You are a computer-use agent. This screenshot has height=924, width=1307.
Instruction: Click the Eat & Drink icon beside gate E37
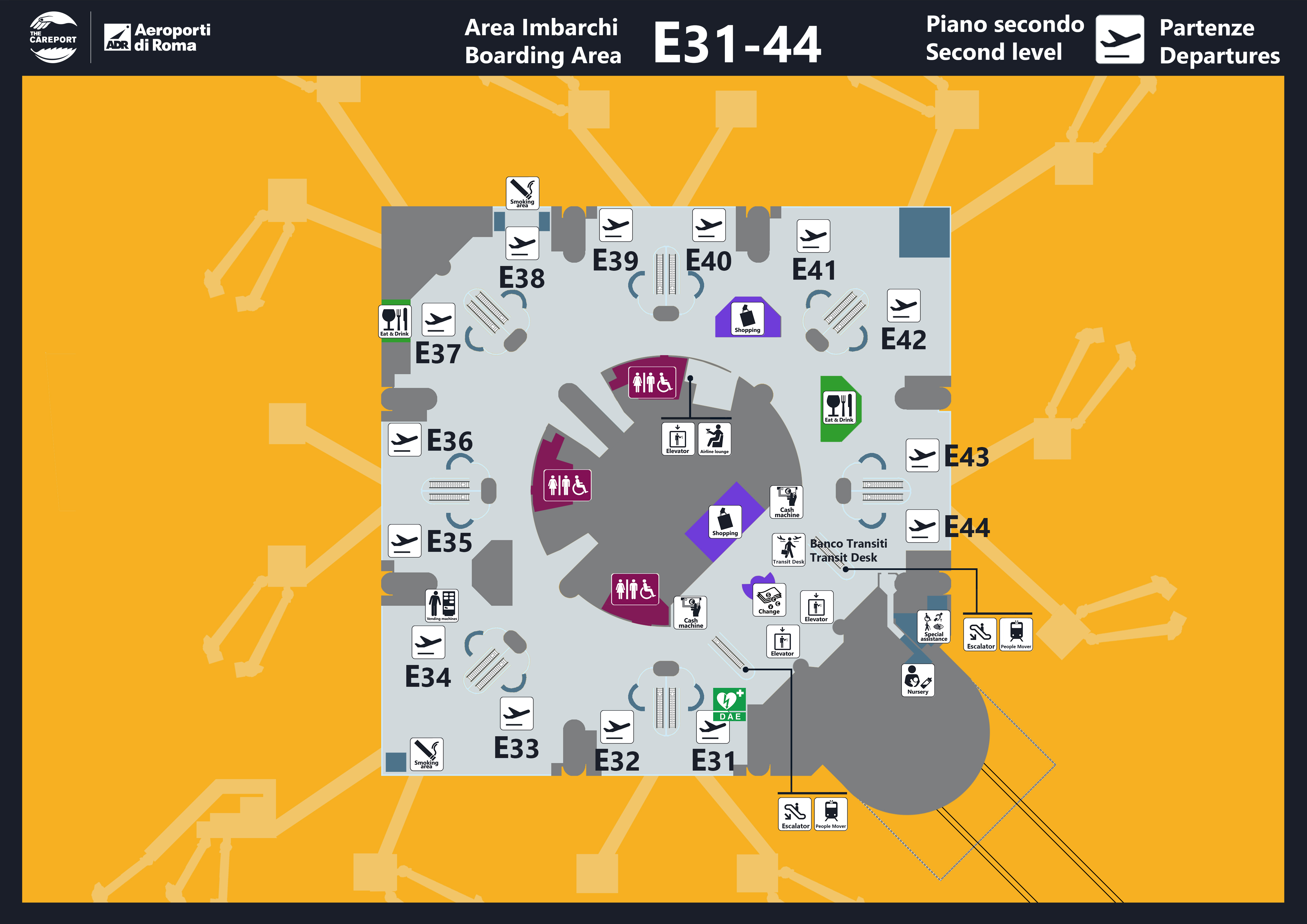(395, 321)
